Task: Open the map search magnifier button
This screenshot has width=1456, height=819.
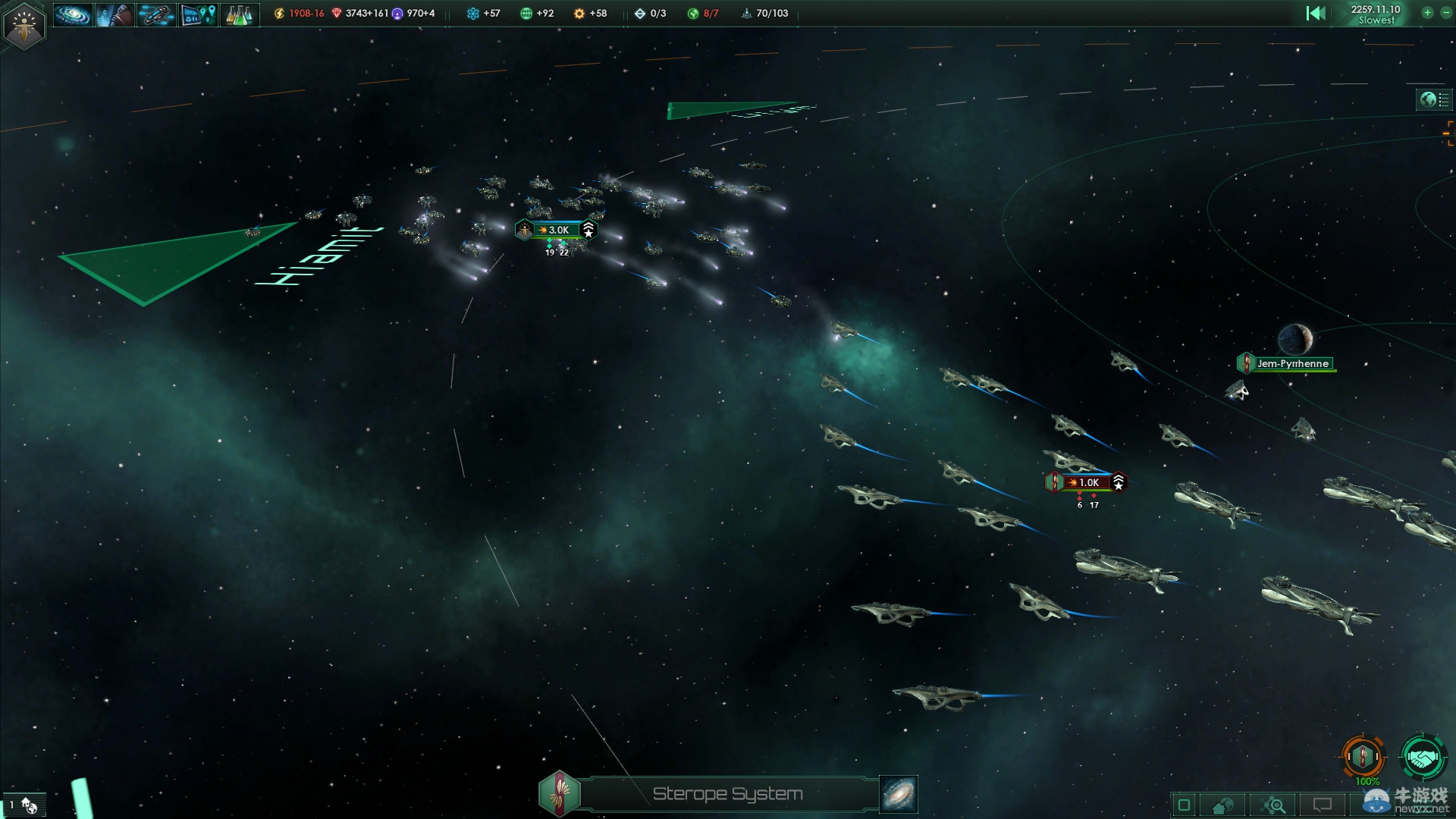Action: click(x=1273, y=805)
